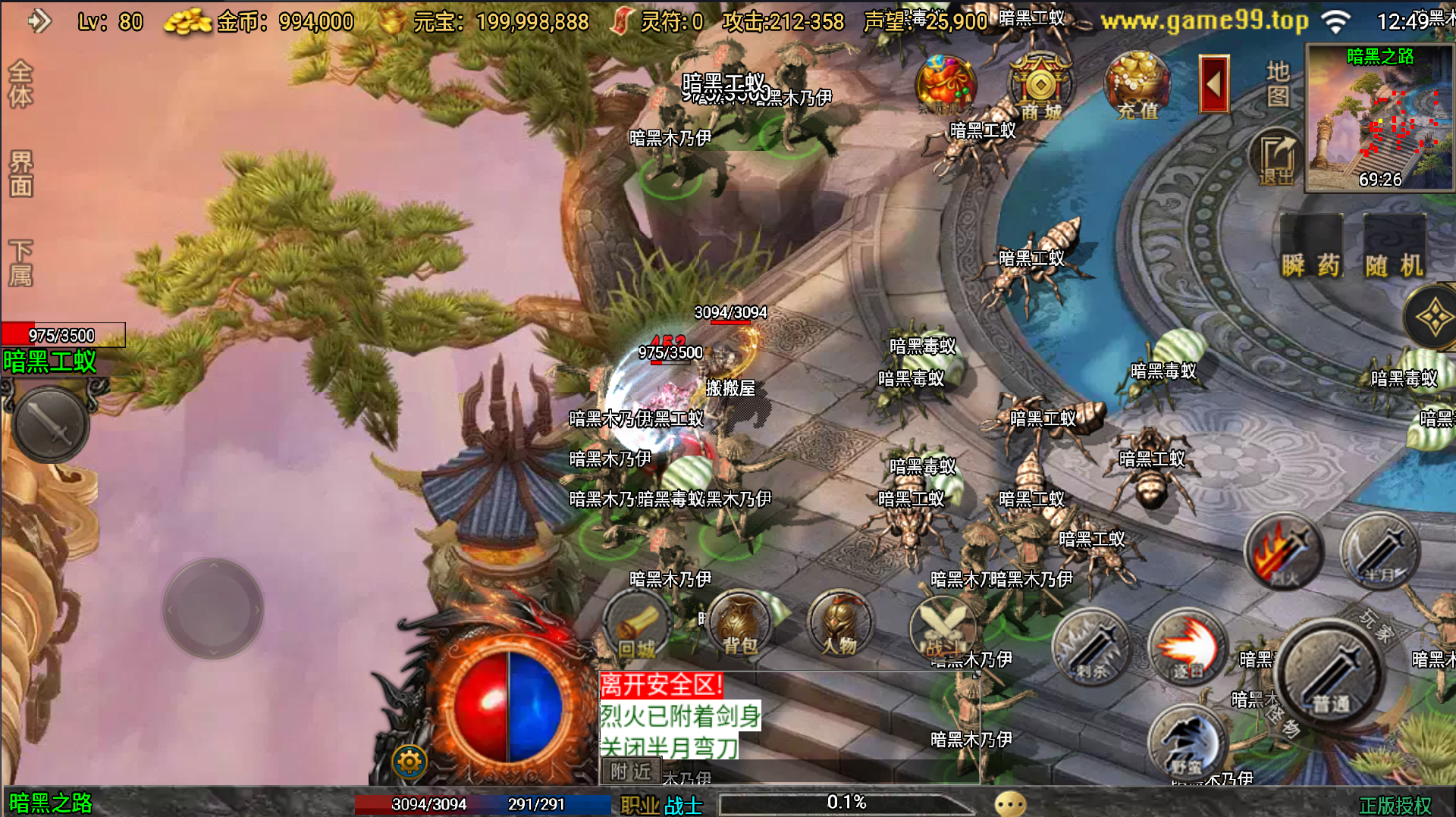Toggle the 战斗 crossed swords combat mode
The height and width of the screenshot is (817, 1456).
942,626
